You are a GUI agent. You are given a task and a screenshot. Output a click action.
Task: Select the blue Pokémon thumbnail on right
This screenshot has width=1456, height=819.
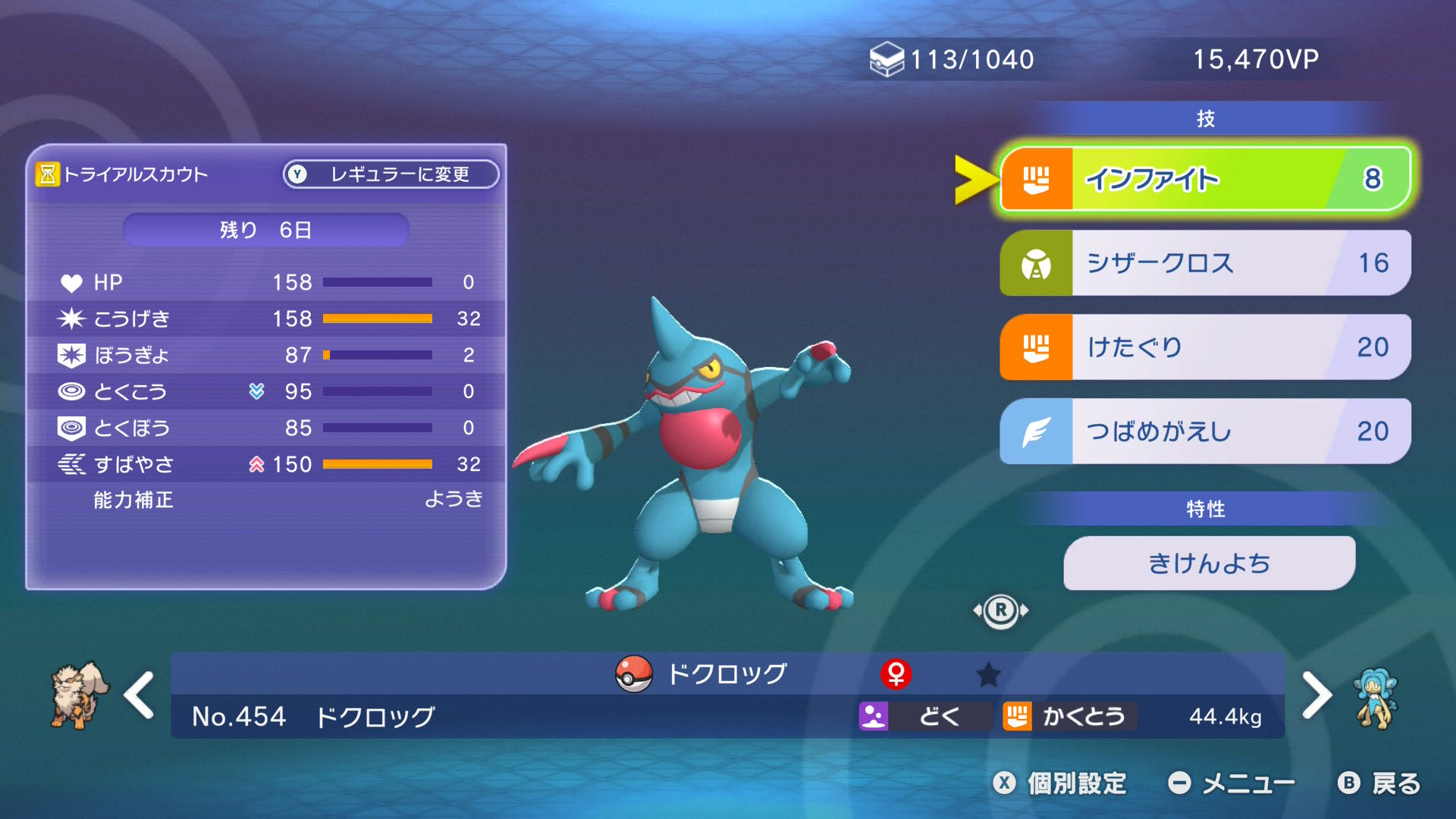(x=1376, y=698)
